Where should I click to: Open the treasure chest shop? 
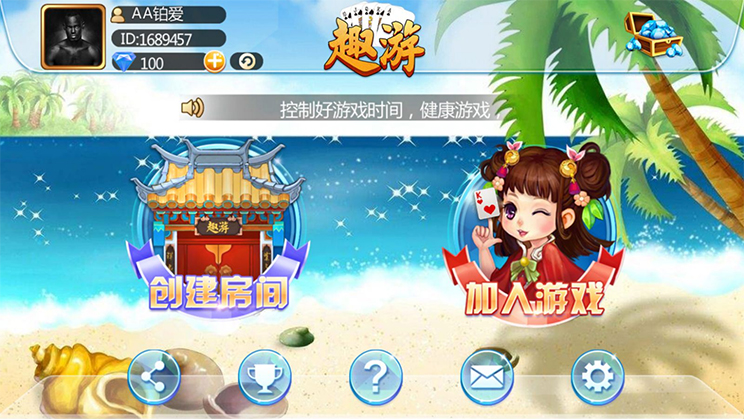tap(652, 33)
